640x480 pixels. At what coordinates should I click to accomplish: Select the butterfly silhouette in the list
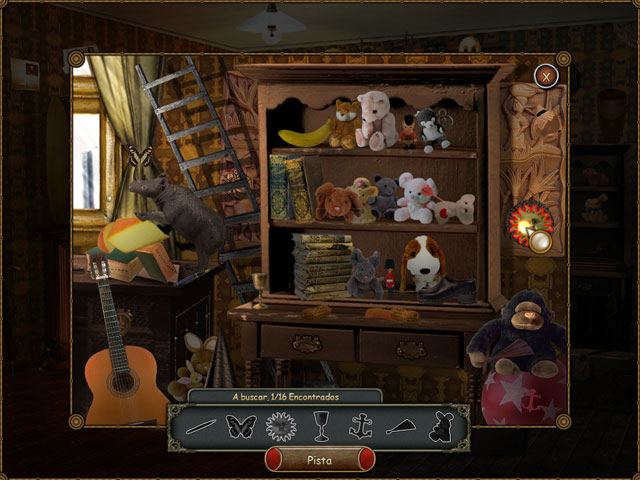click(241, 427)
